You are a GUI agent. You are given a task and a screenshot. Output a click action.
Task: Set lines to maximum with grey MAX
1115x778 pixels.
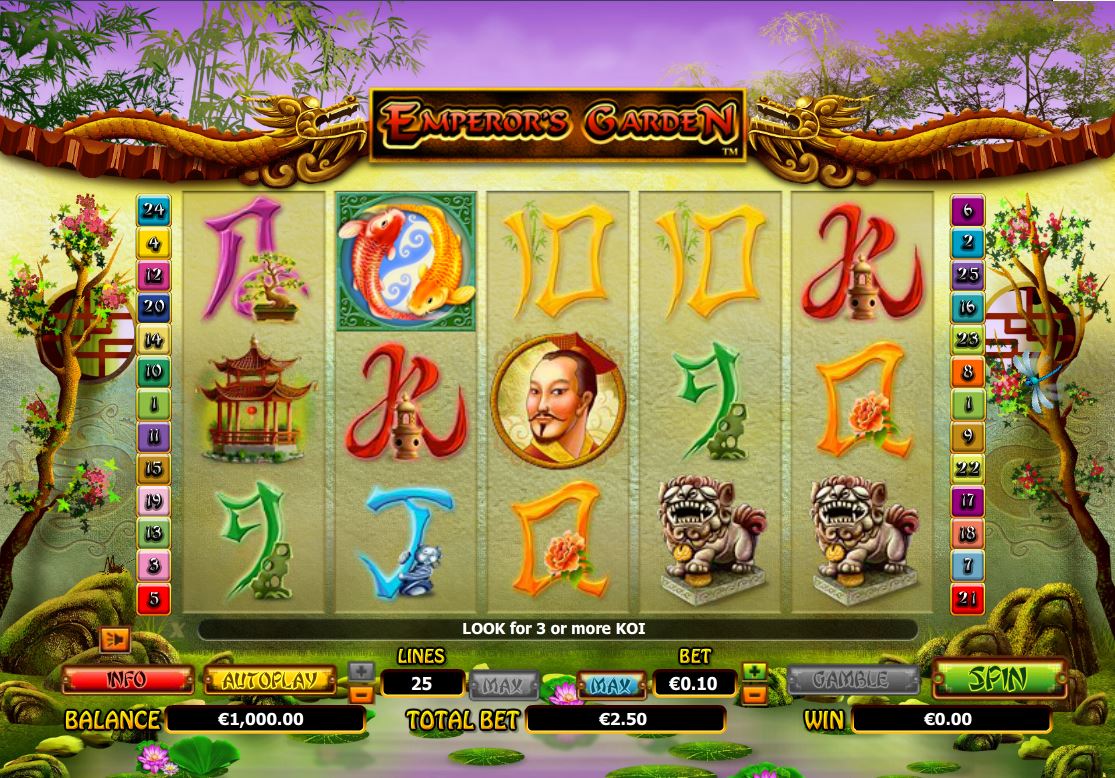(504, 685)
